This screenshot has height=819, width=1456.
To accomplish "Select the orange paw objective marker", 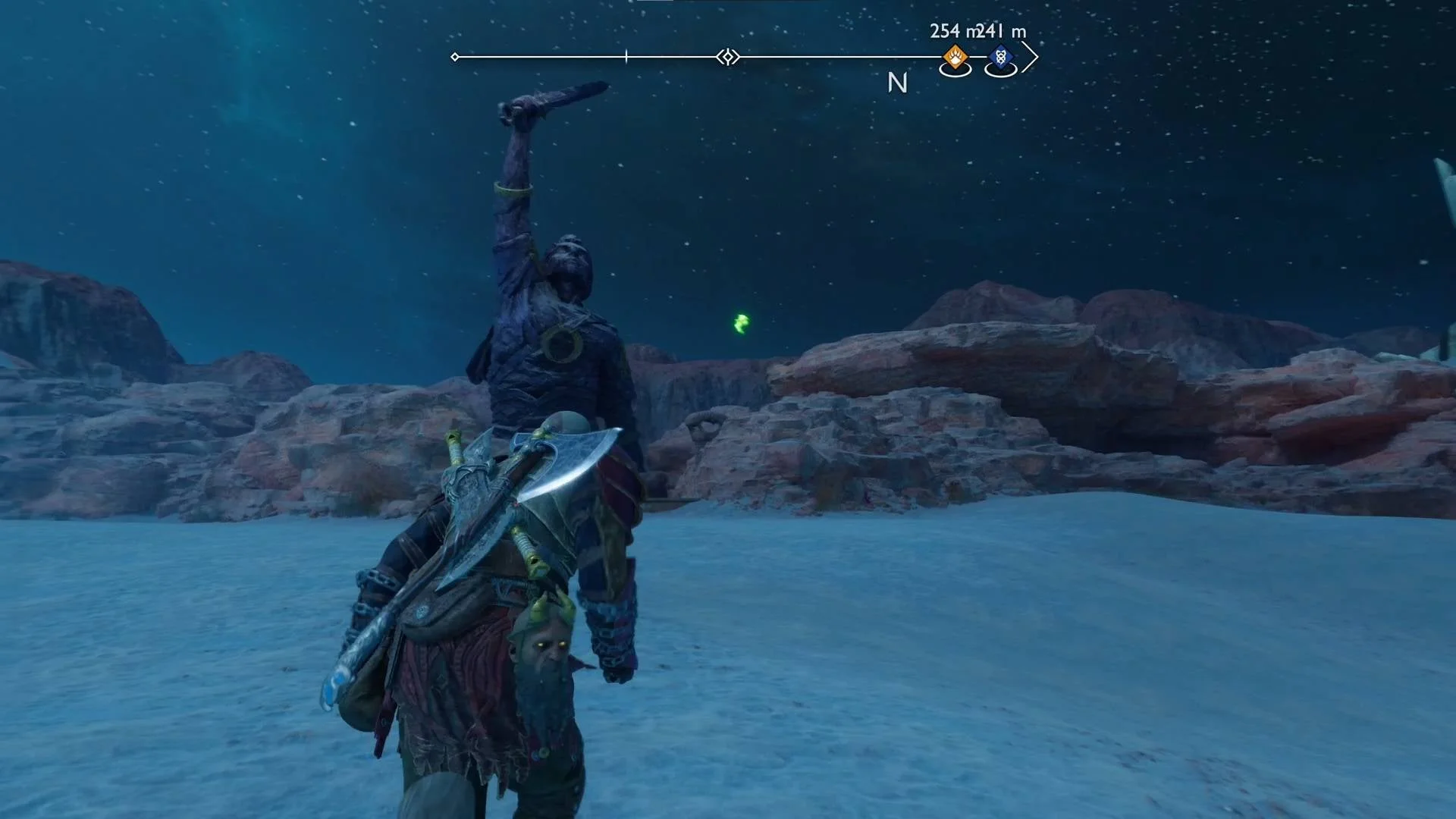I will (955, 56).
